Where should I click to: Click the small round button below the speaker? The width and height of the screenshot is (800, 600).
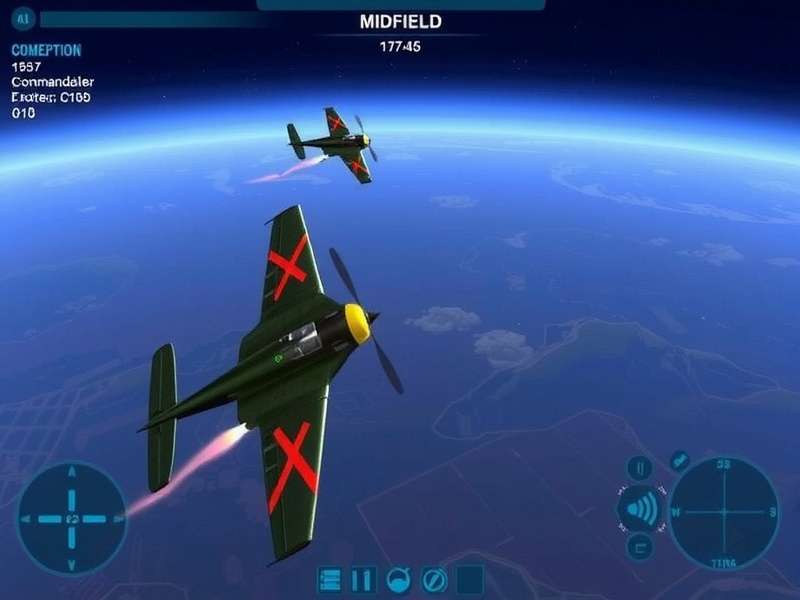pyautogui.click(x=640, y=546)
